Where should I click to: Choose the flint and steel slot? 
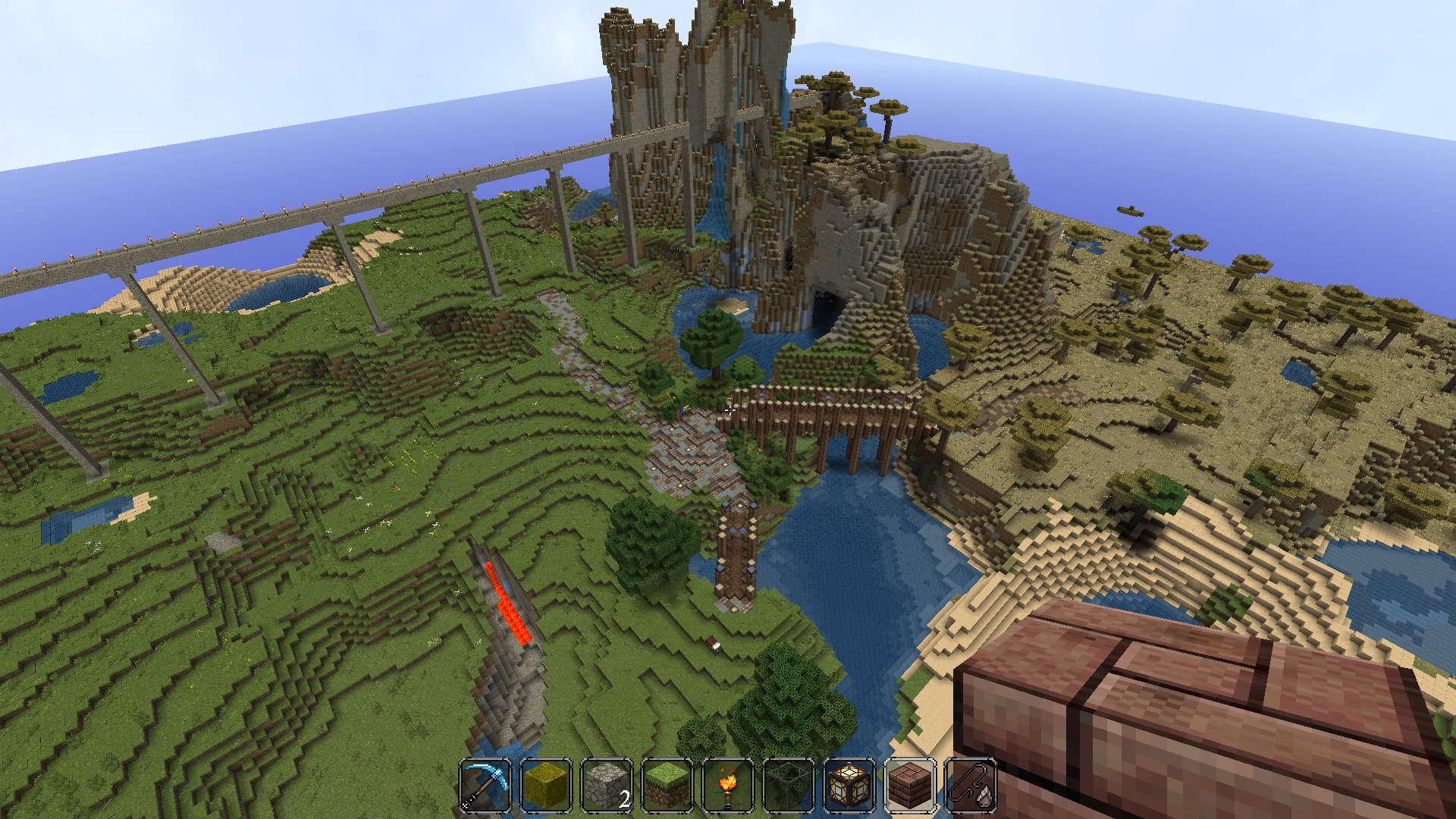pos(971,786)
